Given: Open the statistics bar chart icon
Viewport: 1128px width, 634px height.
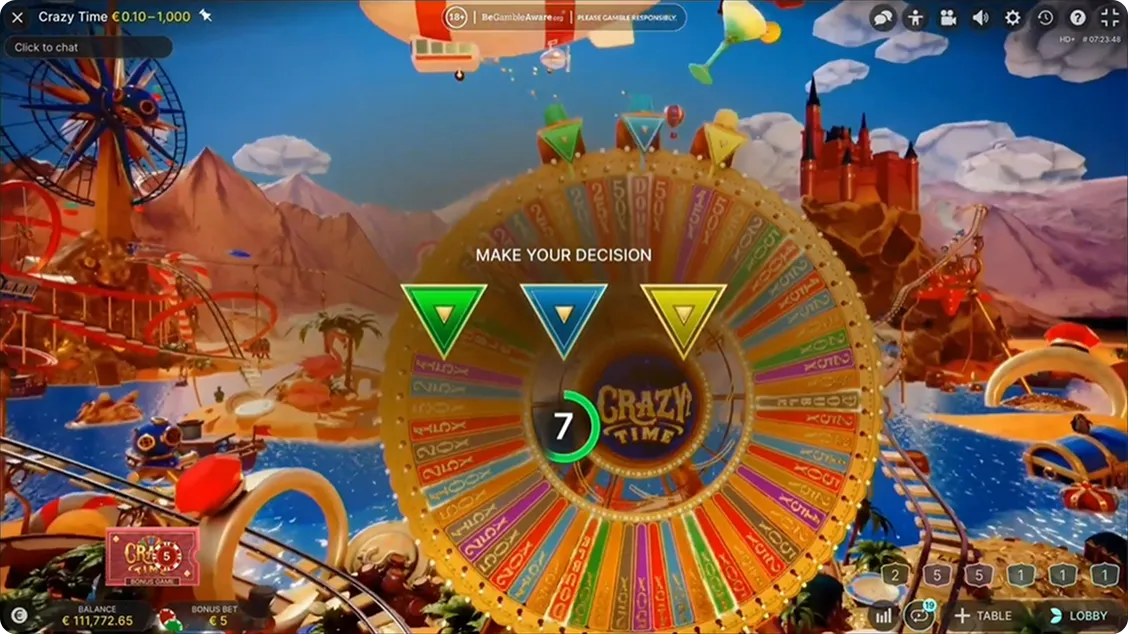Looking at the screenshot, I should [x=883, y=616].
